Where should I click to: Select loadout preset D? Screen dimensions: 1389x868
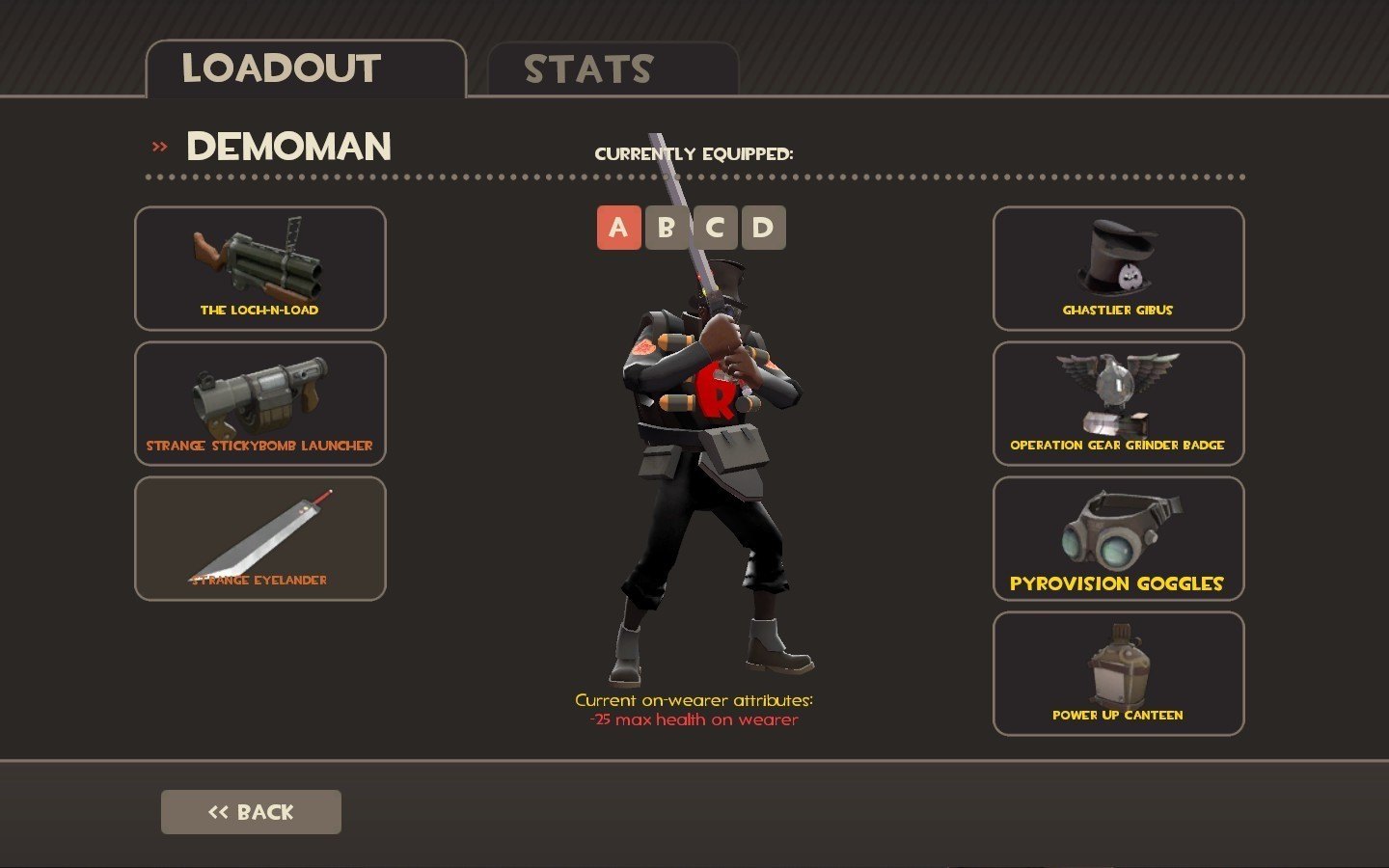click(x=763, y=228)
